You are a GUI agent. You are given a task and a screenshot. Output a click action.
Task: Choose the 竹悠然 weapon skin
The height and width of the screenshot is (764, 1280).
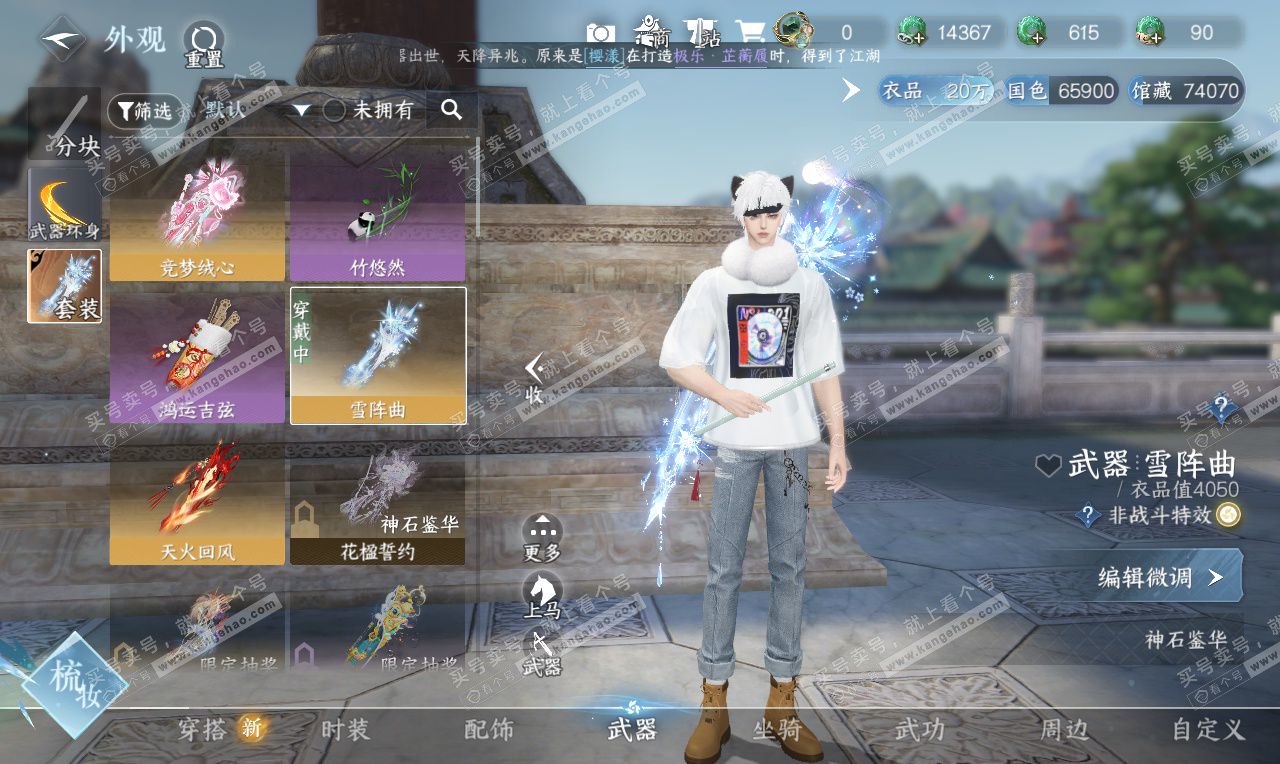pos(377,219)
